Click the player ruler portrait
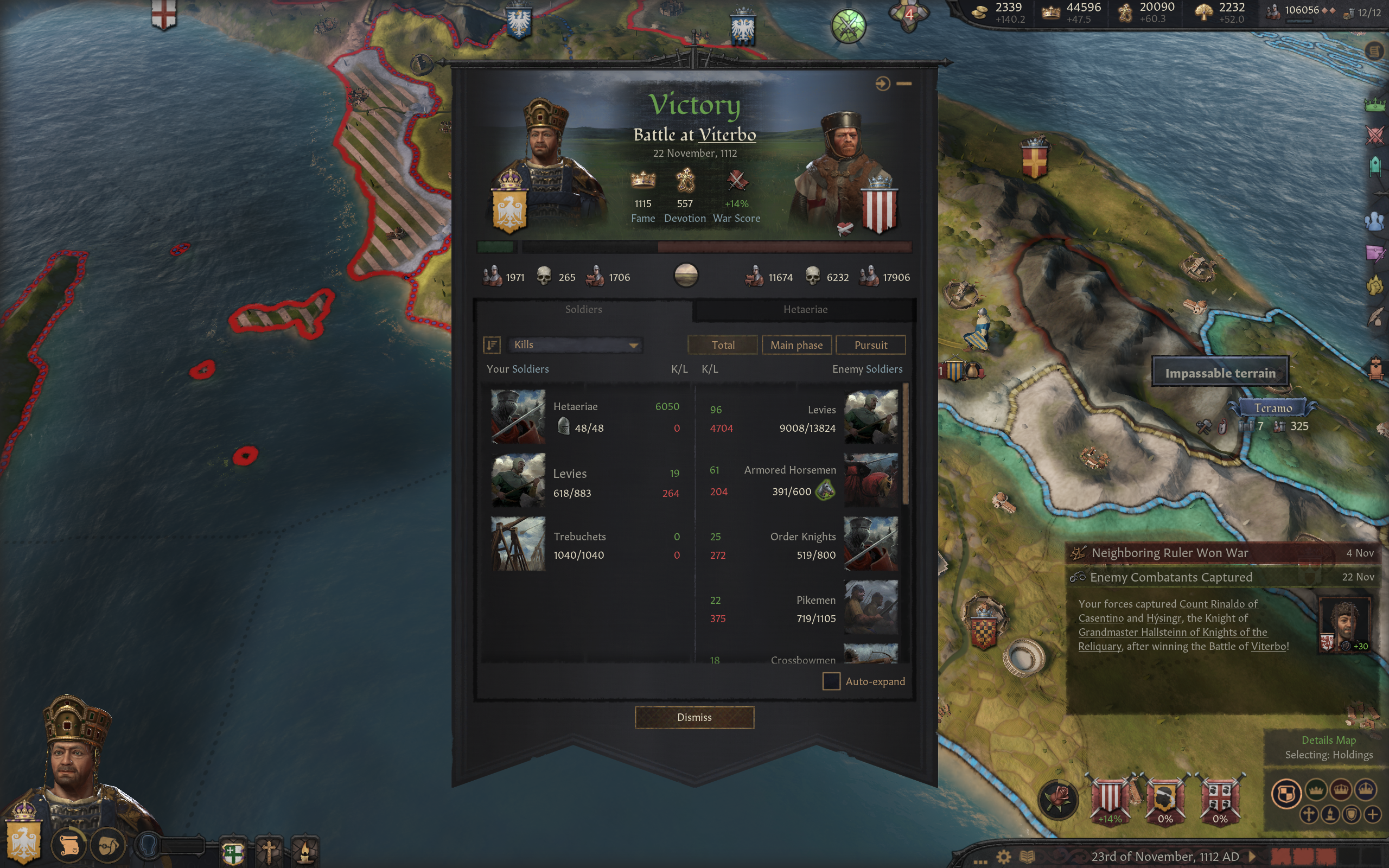1389x868 pixels. [75, 763]
